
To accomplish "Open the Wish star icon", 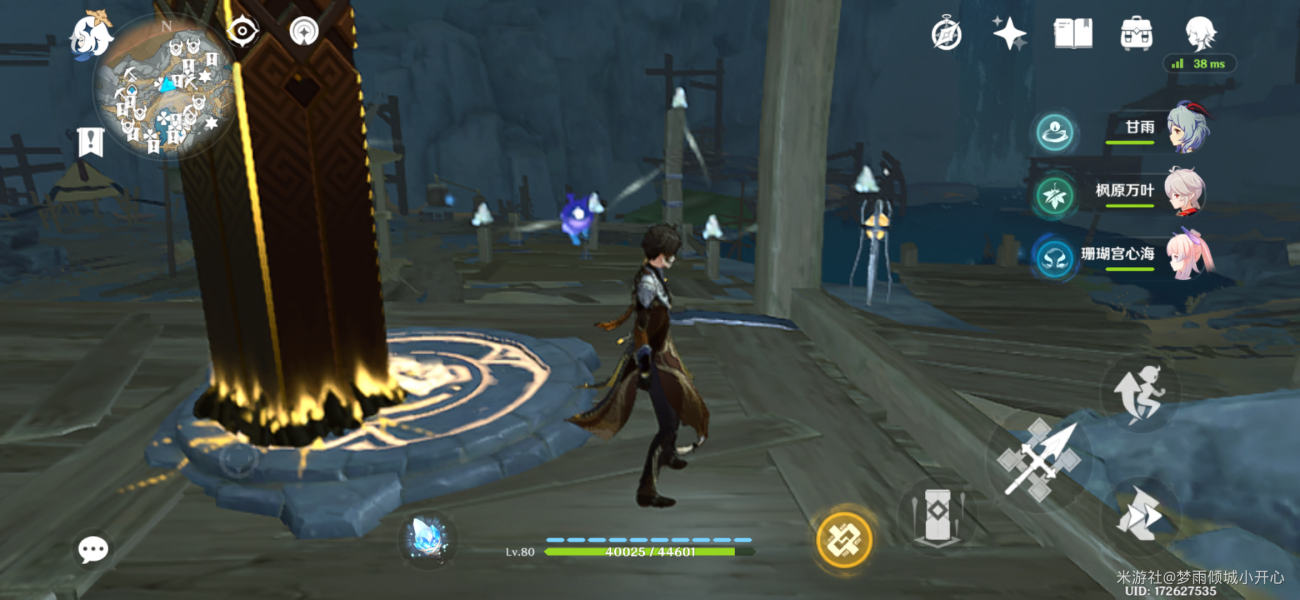I will point(1009,34).
